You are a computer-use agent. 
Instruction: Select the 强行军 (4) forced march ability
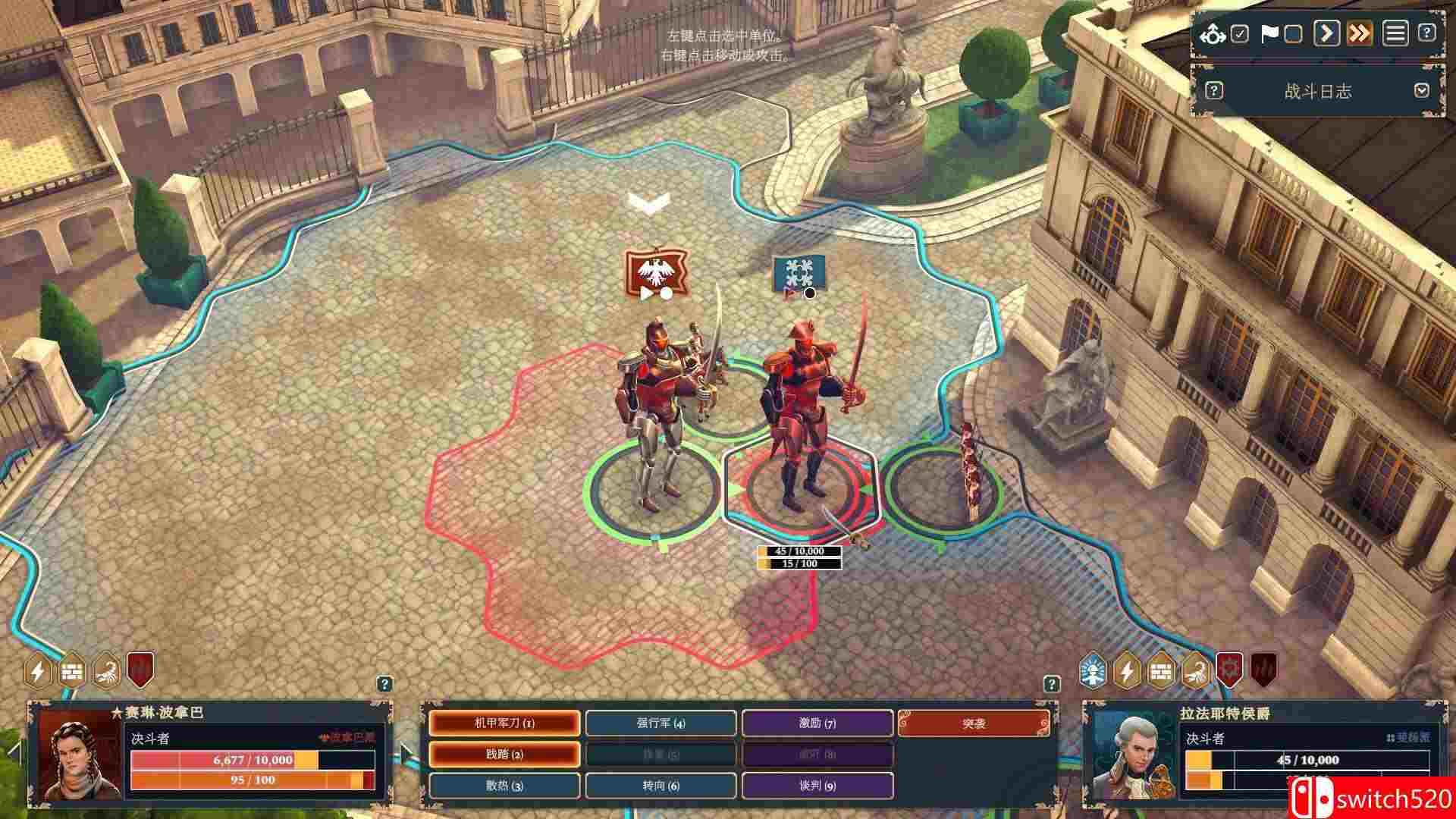tap(660, 724)
